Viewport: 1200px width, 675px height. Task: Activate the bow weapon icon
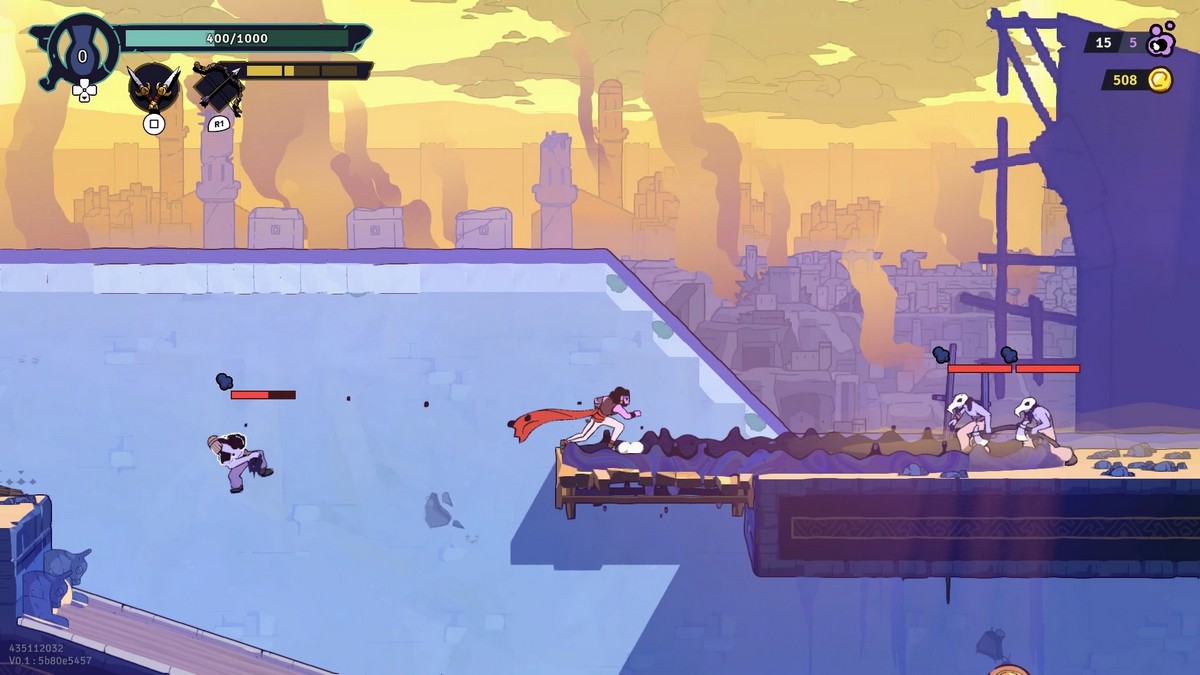tap(219, 88)
